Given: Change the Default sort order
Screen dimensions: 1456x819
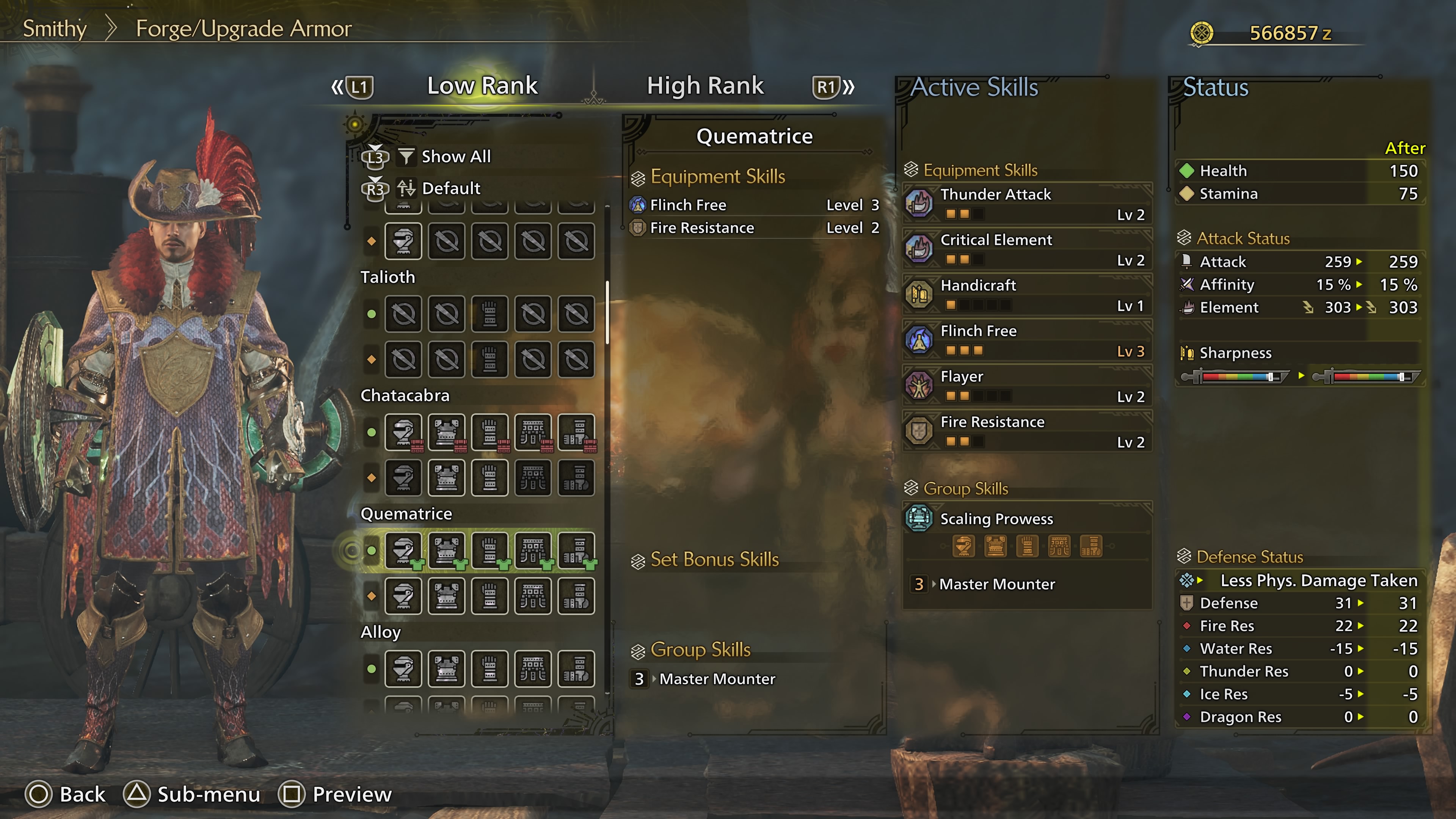Looking at the screenshot, I should tap(450, 188).
